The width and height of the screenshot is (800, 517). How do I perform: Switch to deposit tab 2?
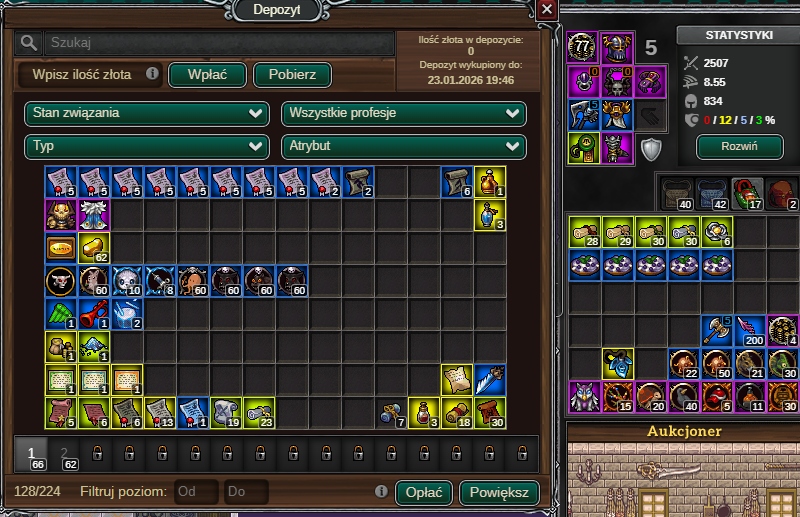(64, 455)
